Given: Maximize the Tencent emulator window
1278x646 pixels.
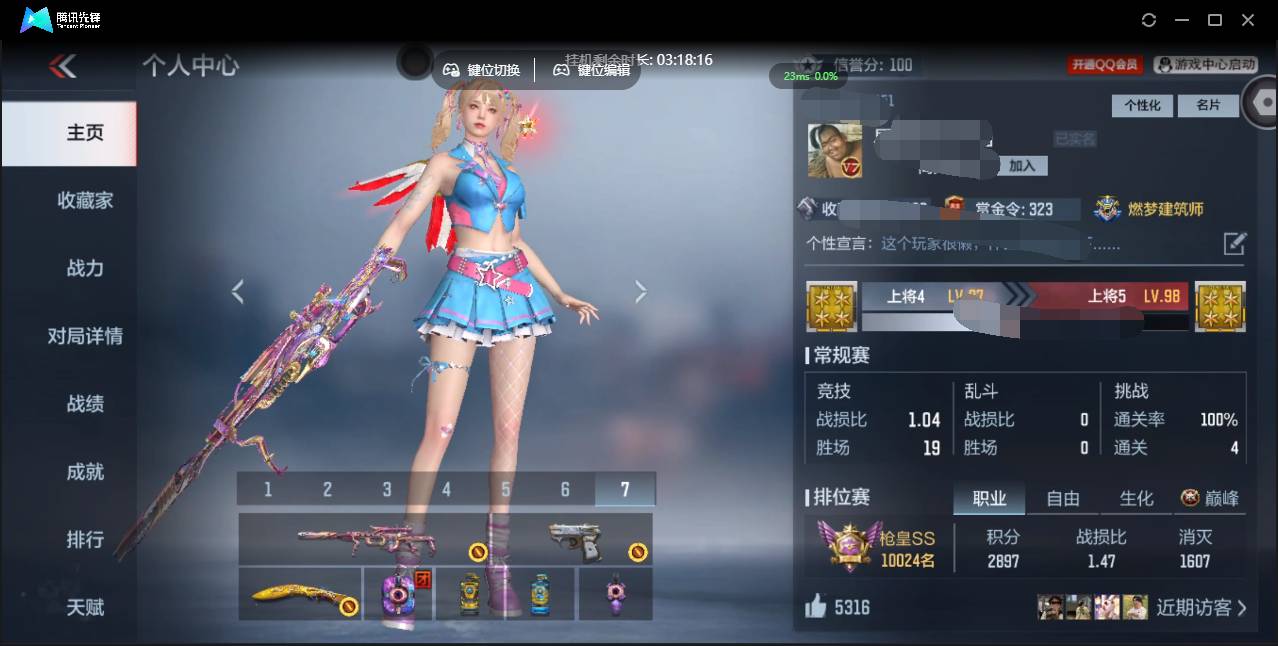Looking at the screenshot, I should coord(1215,20).
